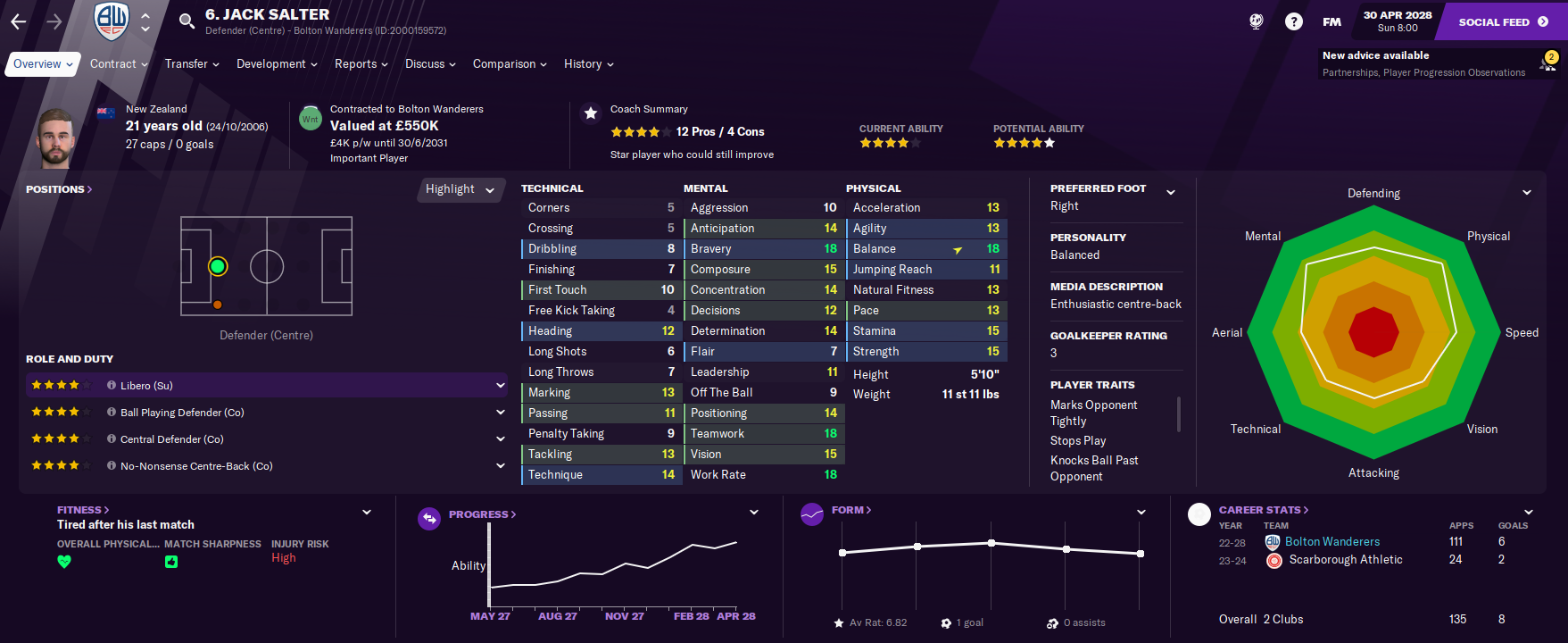
Task: Choose the Ball Playing Defender (Co) role
Action: [266, 413]
